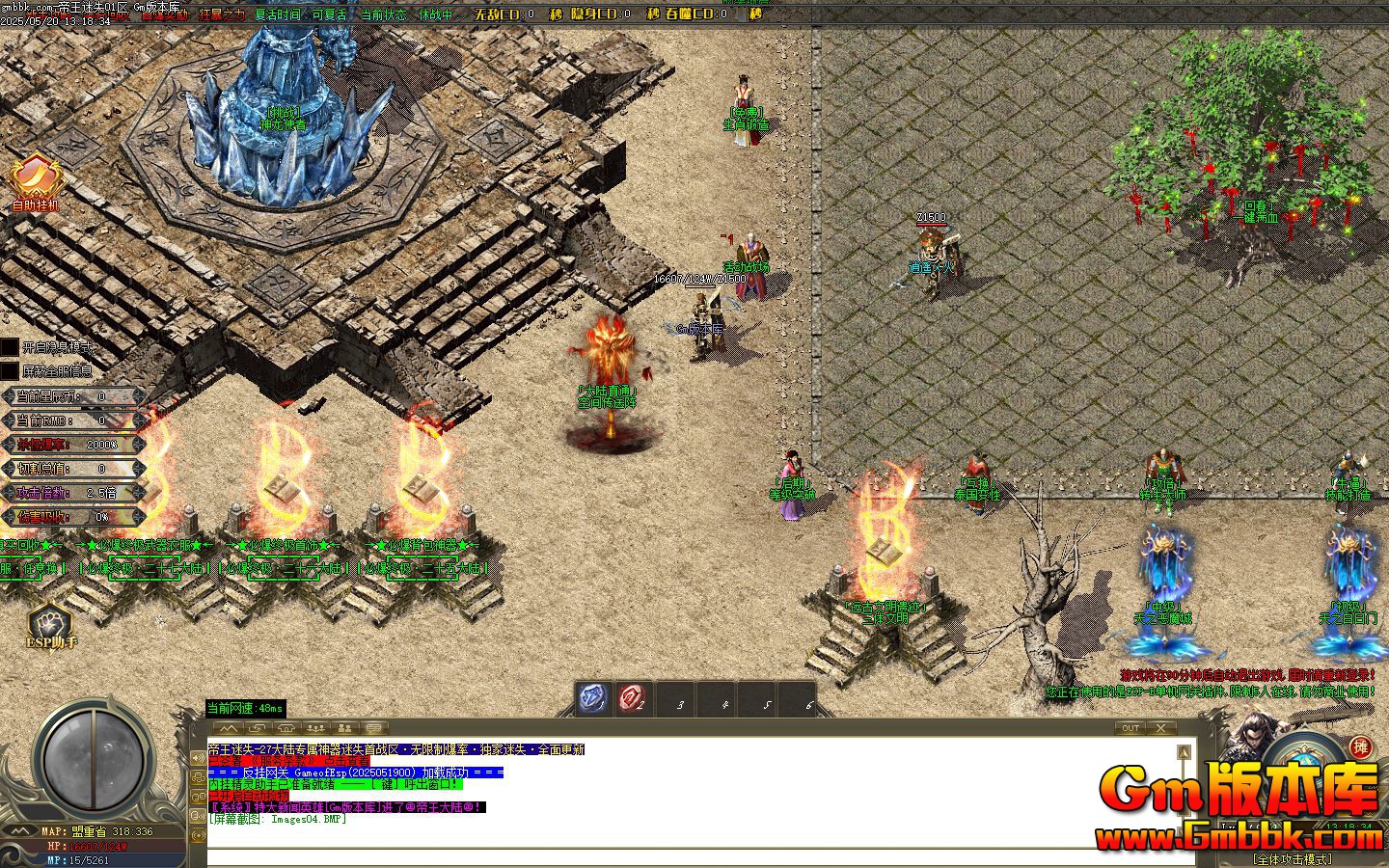
Task: Click the speaker icon beside the chat window
Action: (199, 757)
